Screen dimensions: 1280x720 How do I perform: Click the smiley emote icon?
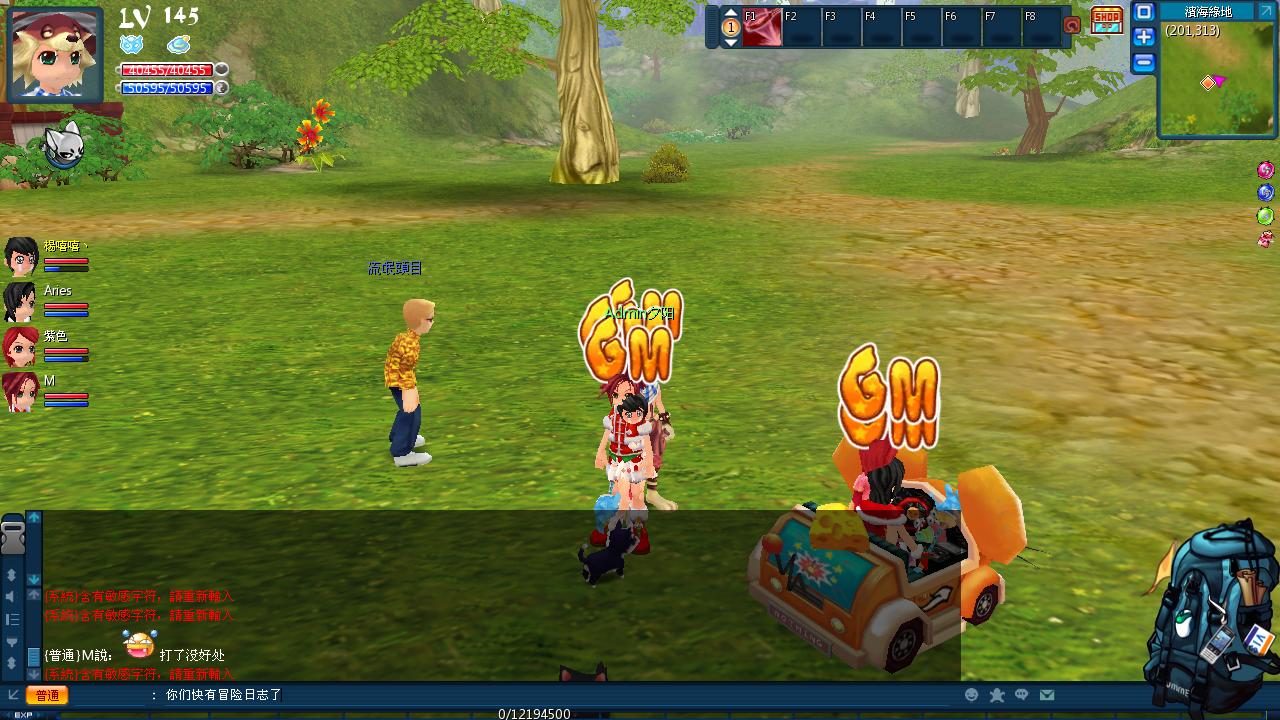[970, 693]
